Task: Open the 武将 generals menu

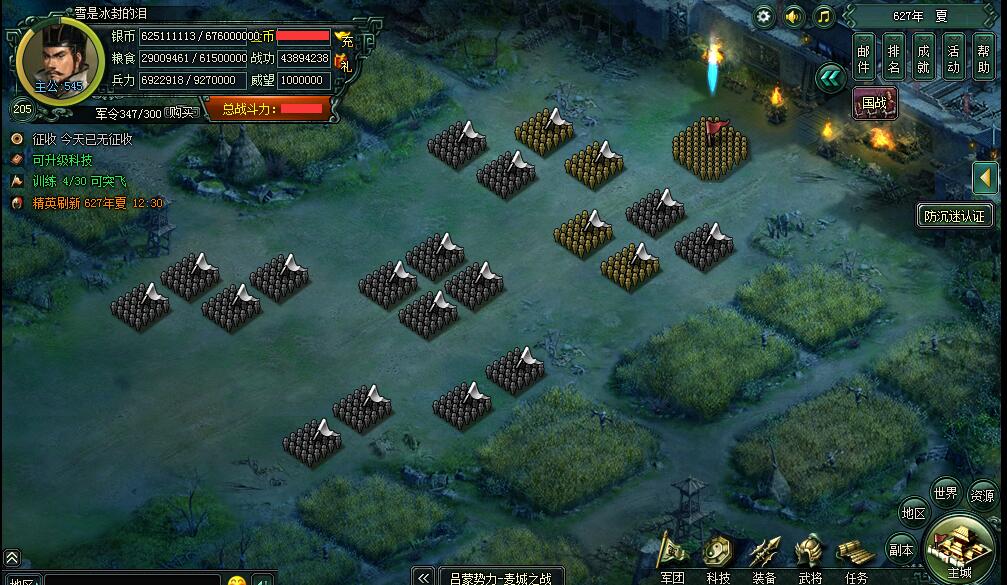Action: [x=810, y=558]
